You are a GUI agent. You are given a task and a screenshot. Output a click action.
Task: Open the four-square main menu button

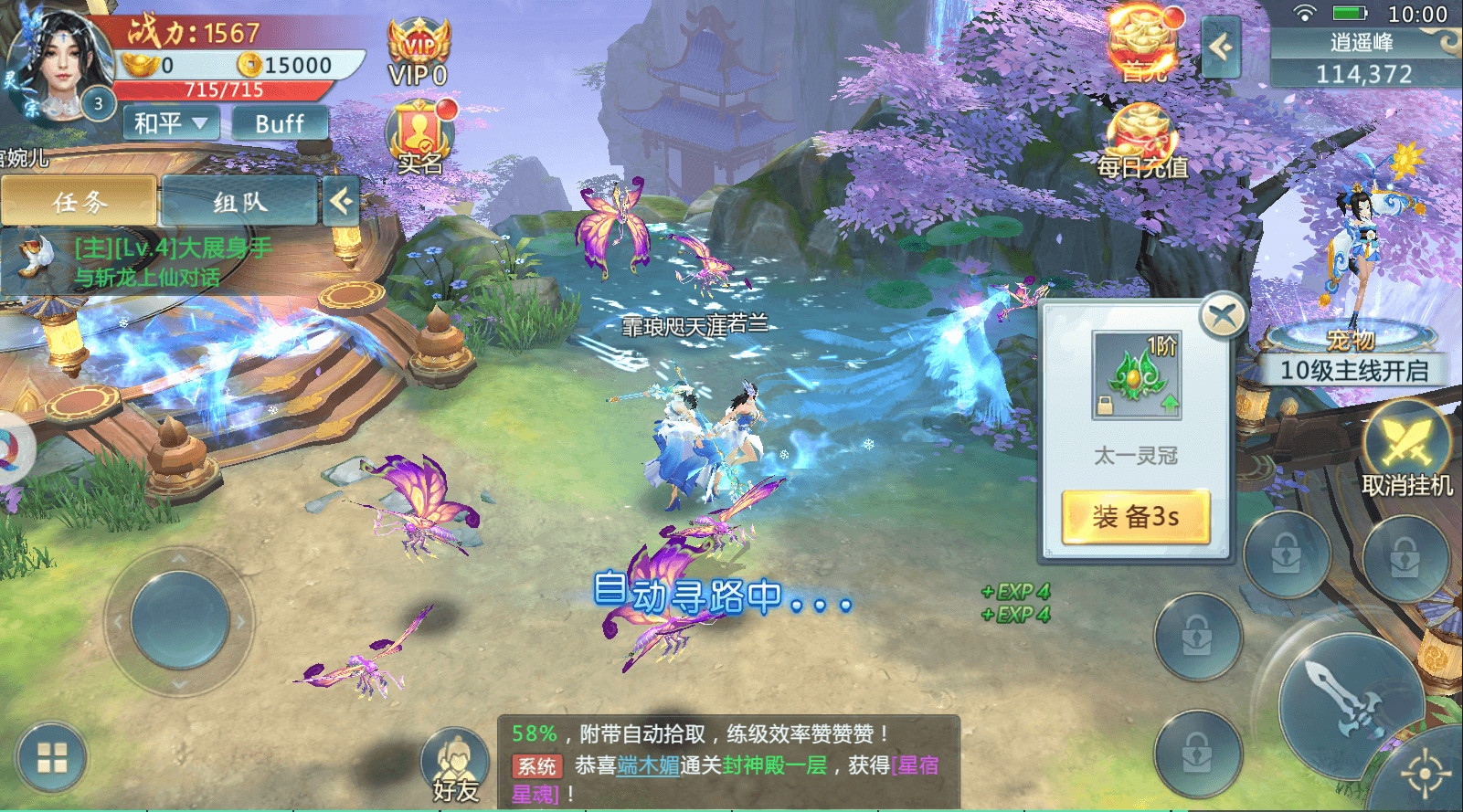click(51, 758)
